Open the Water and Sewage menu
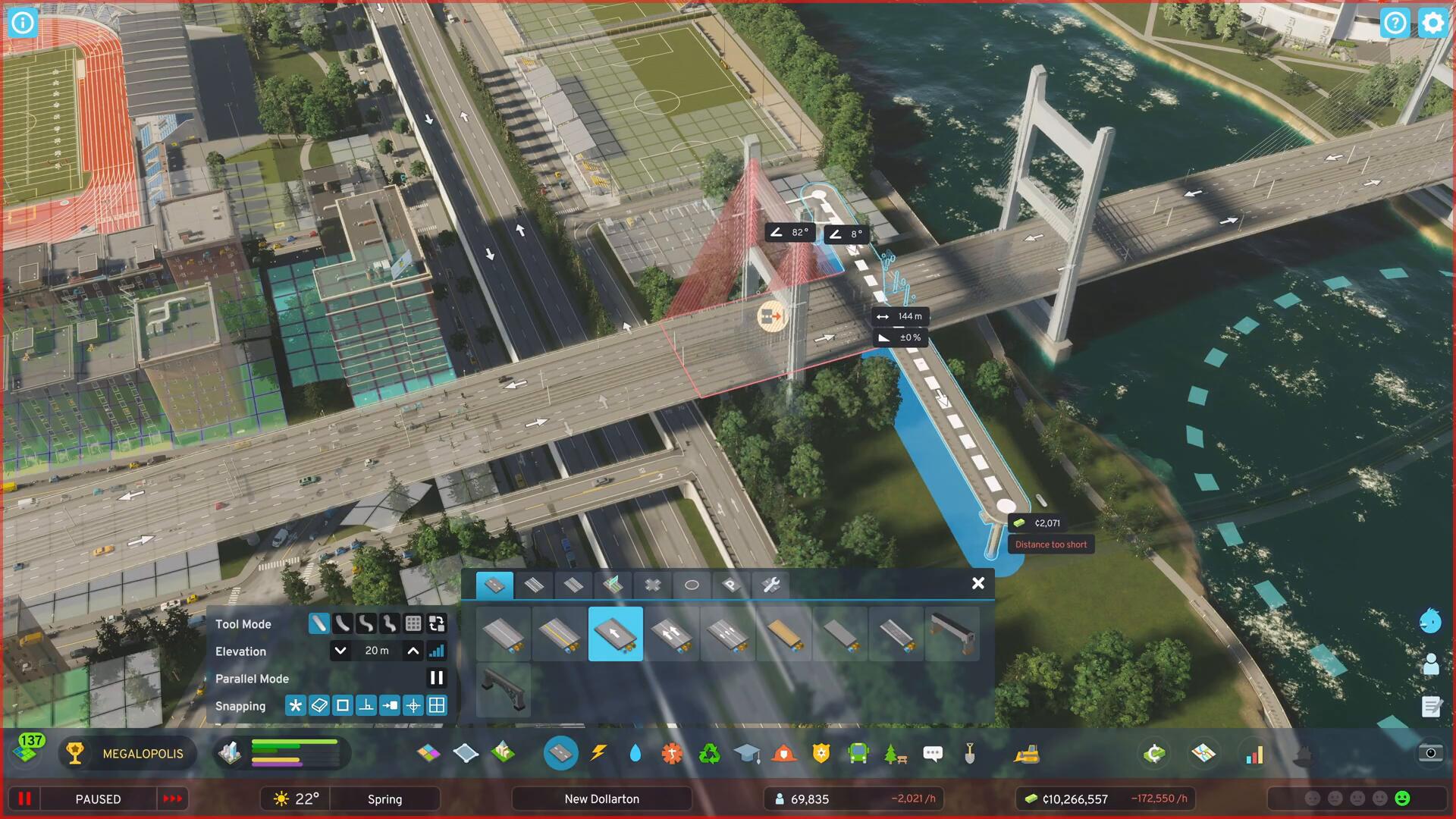 [635, 753]
